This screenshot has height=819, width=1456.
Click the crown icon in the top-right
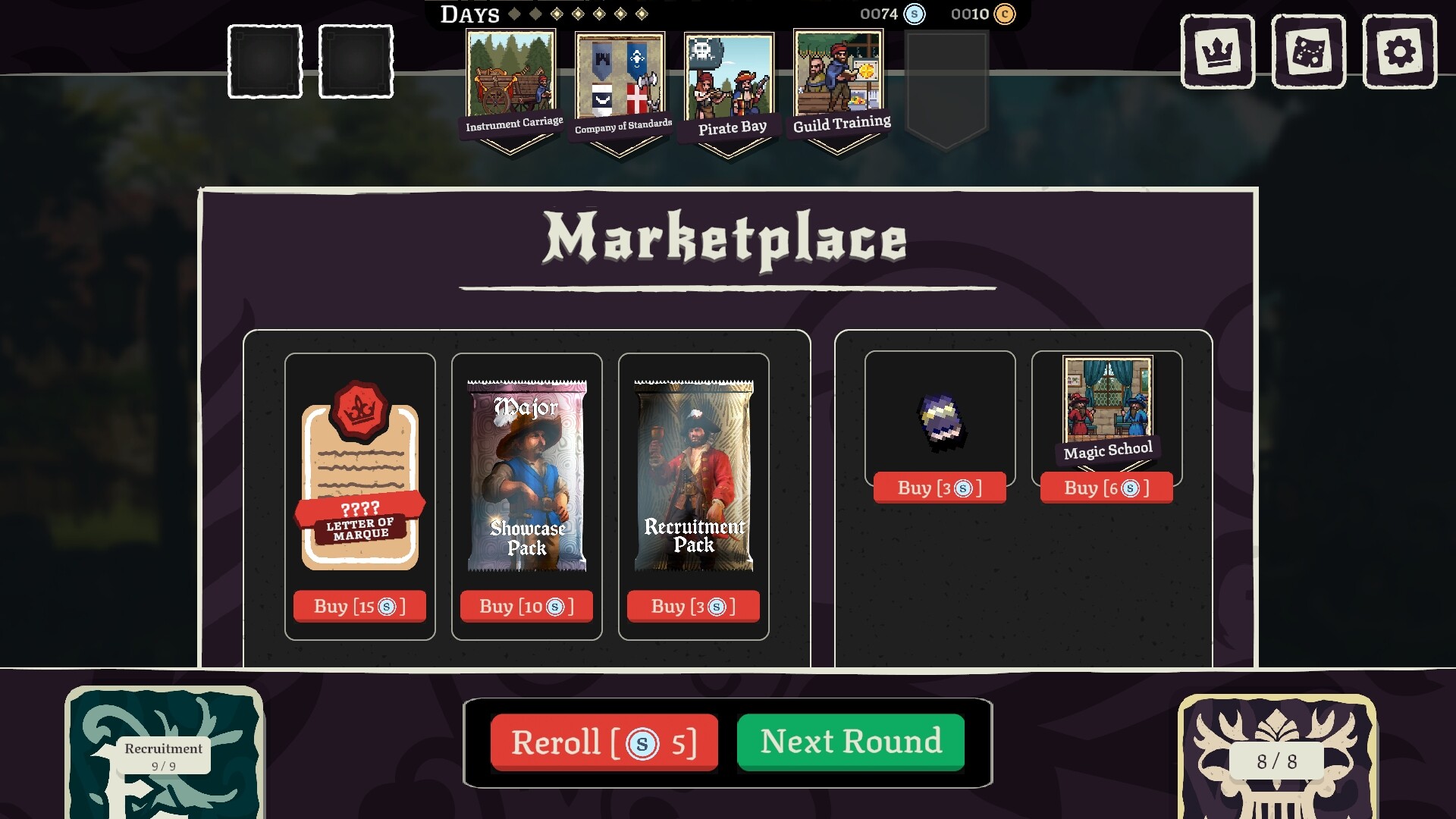pos(1216,51)
